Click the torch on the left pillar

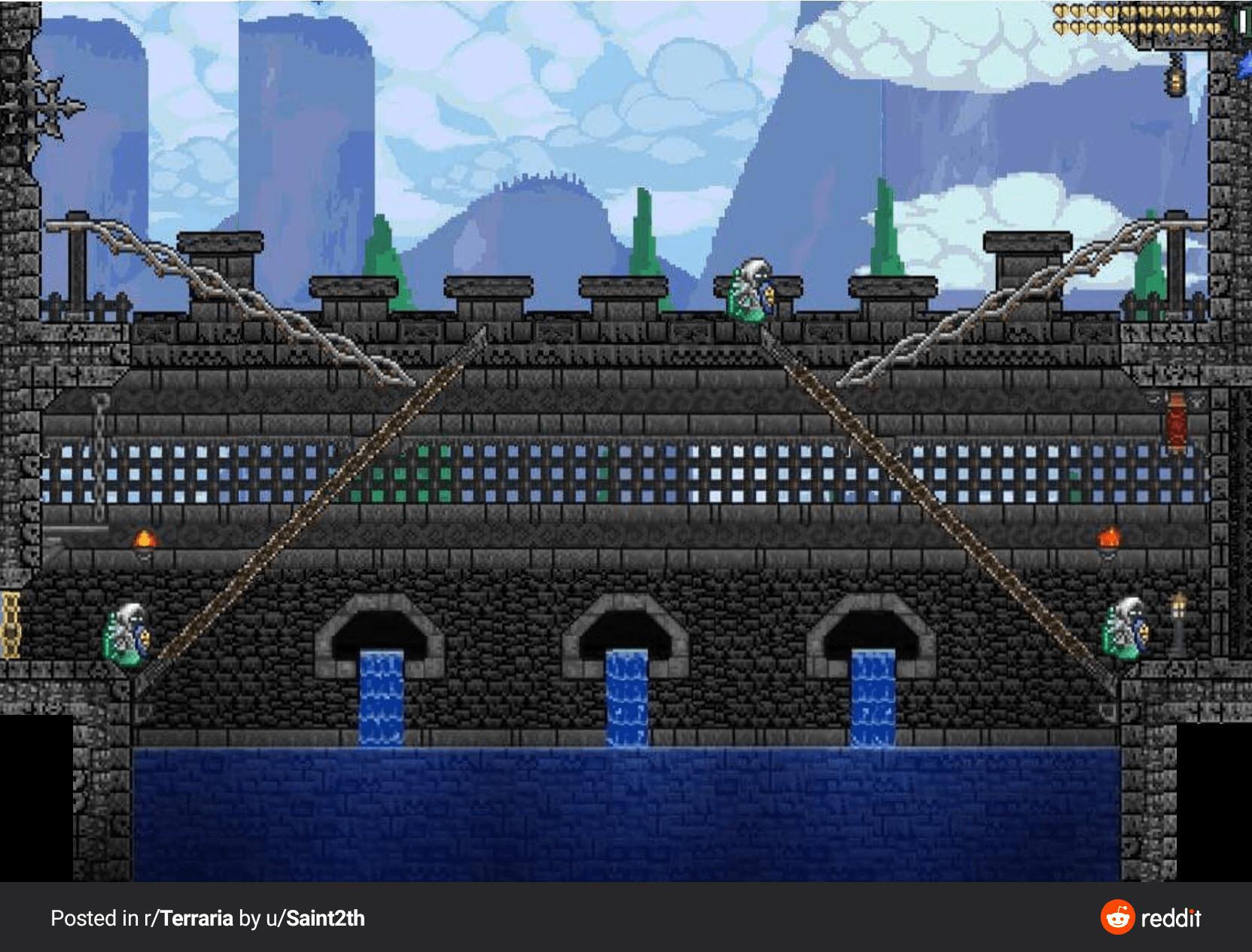pos(145,538)
